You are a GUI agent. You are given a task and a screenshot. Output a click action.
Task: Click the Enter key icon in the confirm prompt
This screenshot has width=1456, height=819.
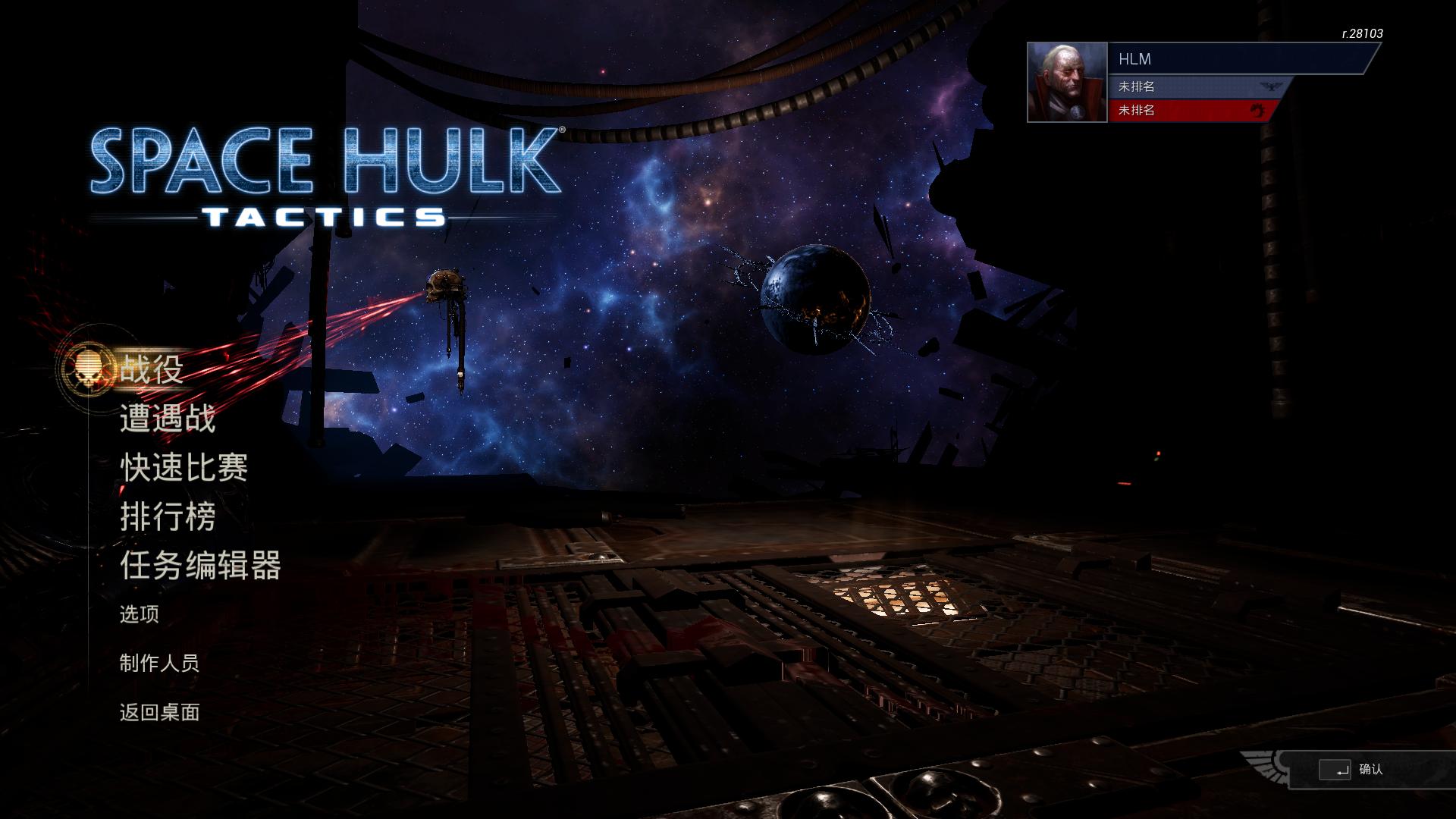pyautogui.click(x=1335, y=770)
